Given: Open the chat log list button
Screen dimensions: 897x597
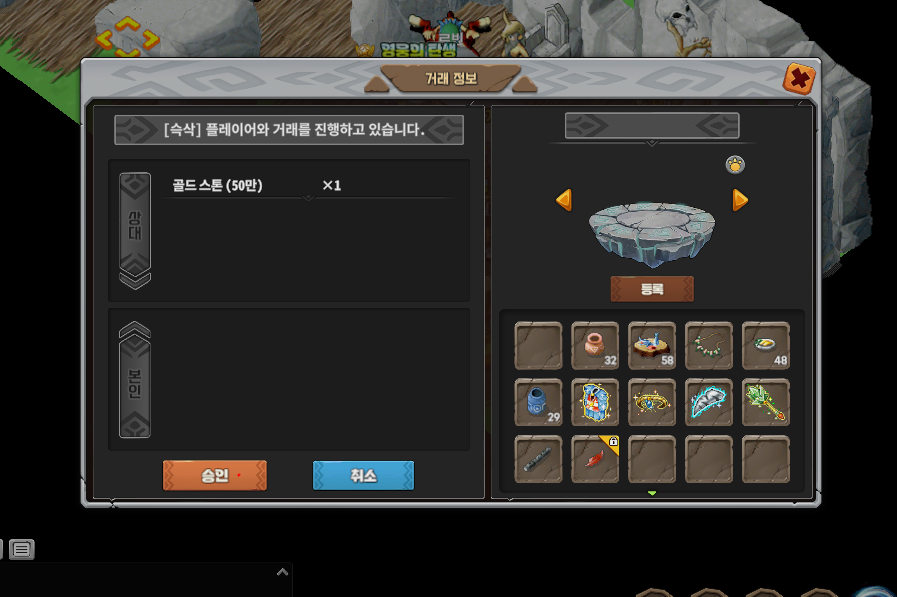Looking at the screenshot, I should [22, 548].
